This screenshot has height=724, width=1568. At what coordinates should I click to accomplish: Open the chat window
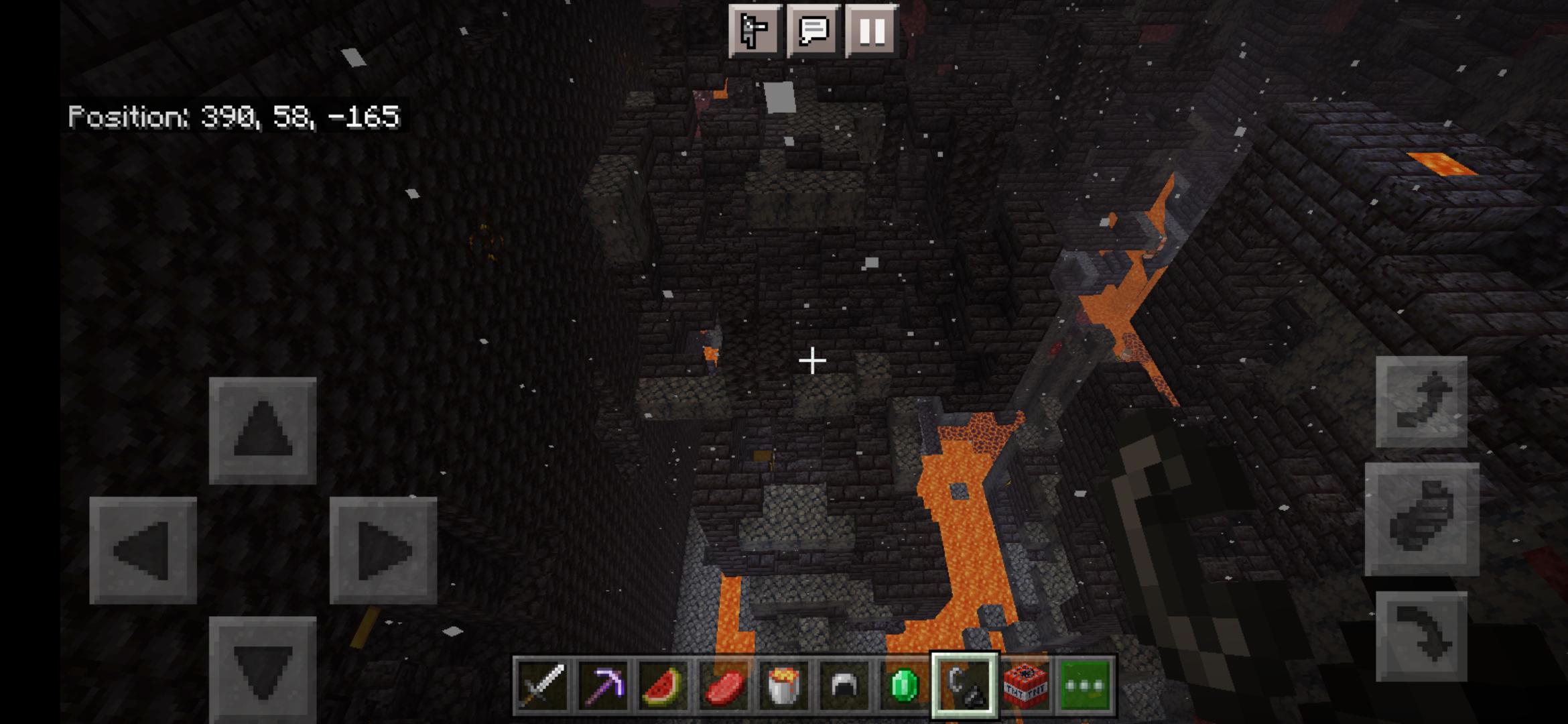(813, 30)
